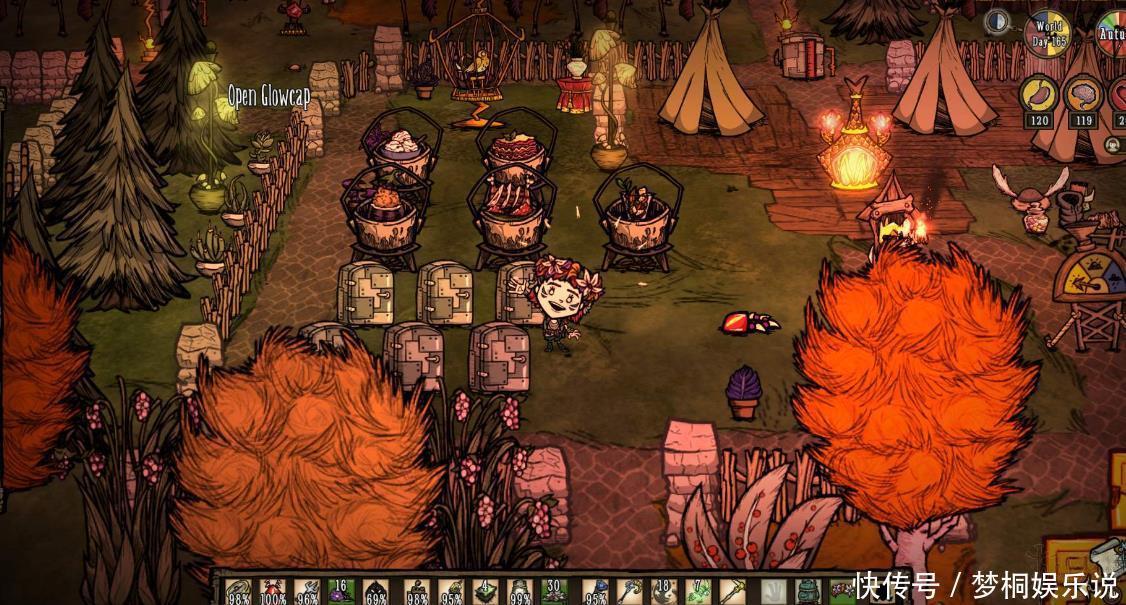Select the dark item at 69% durability
Viewport: 1126px width, 605px height.
click(x=376, y=591)
